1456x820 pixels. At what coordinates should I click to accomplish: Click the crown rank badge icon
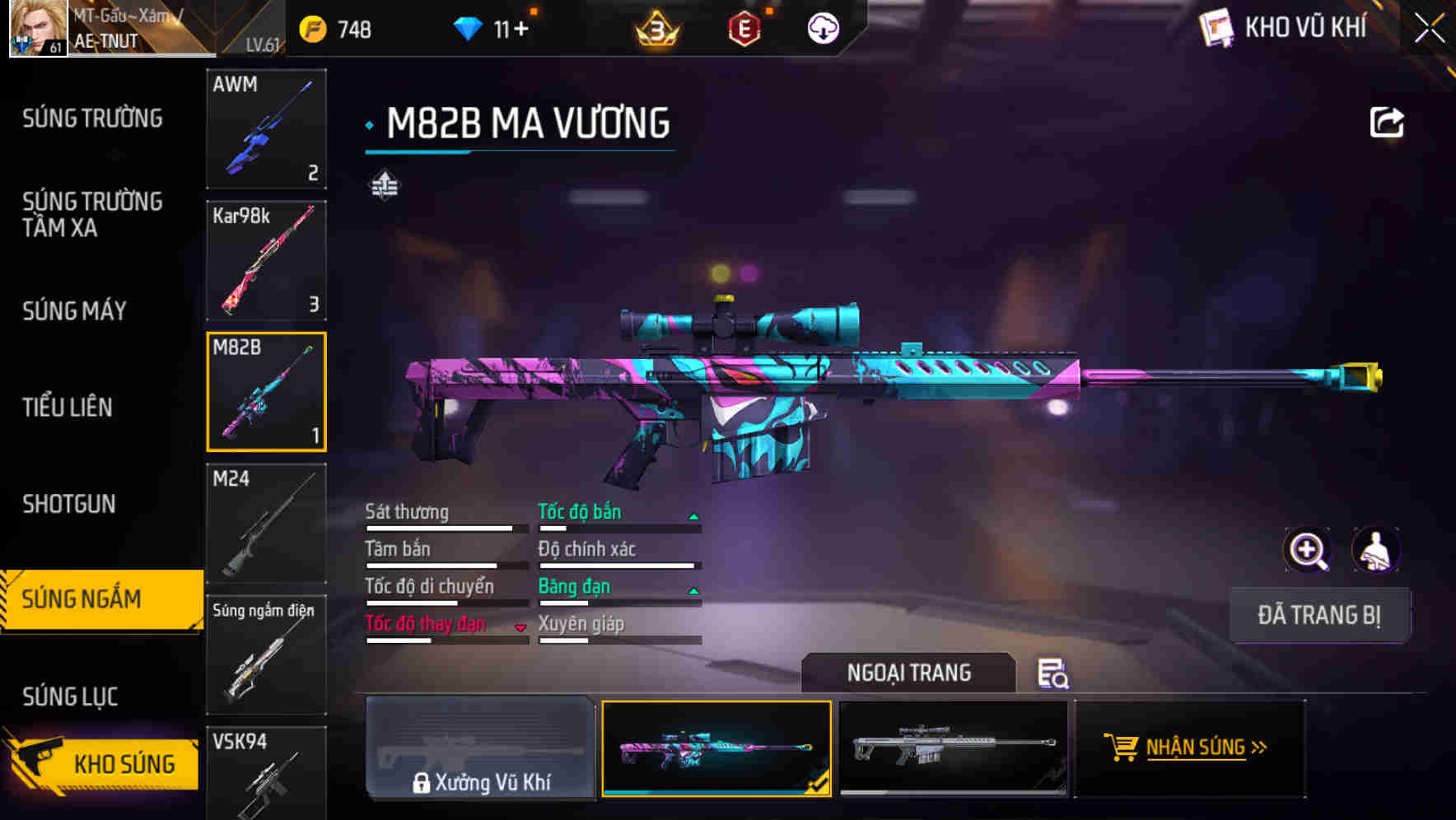click(x=655, y=29)
